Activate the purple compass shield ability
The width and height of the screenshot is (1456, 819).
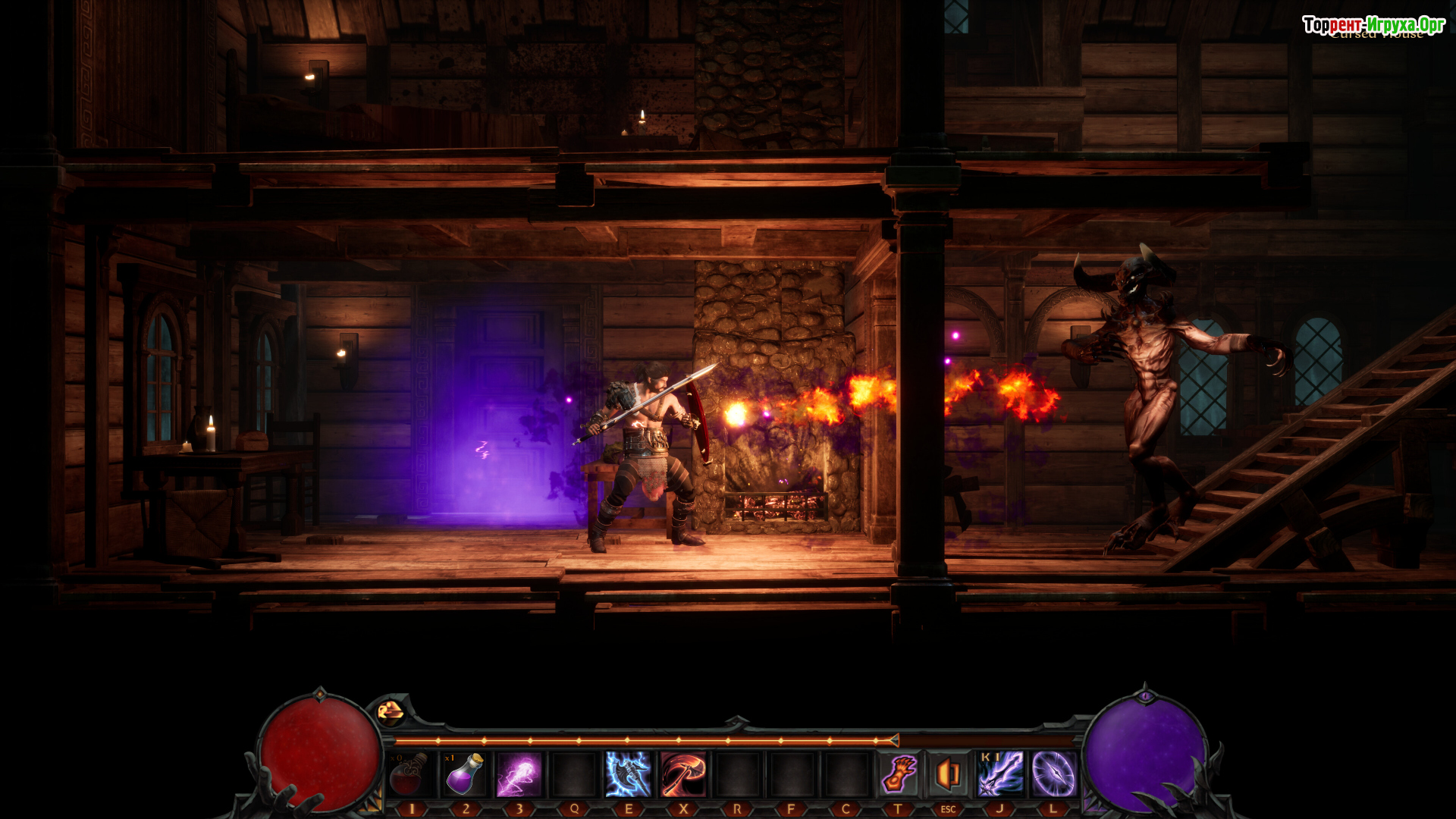1053,774
